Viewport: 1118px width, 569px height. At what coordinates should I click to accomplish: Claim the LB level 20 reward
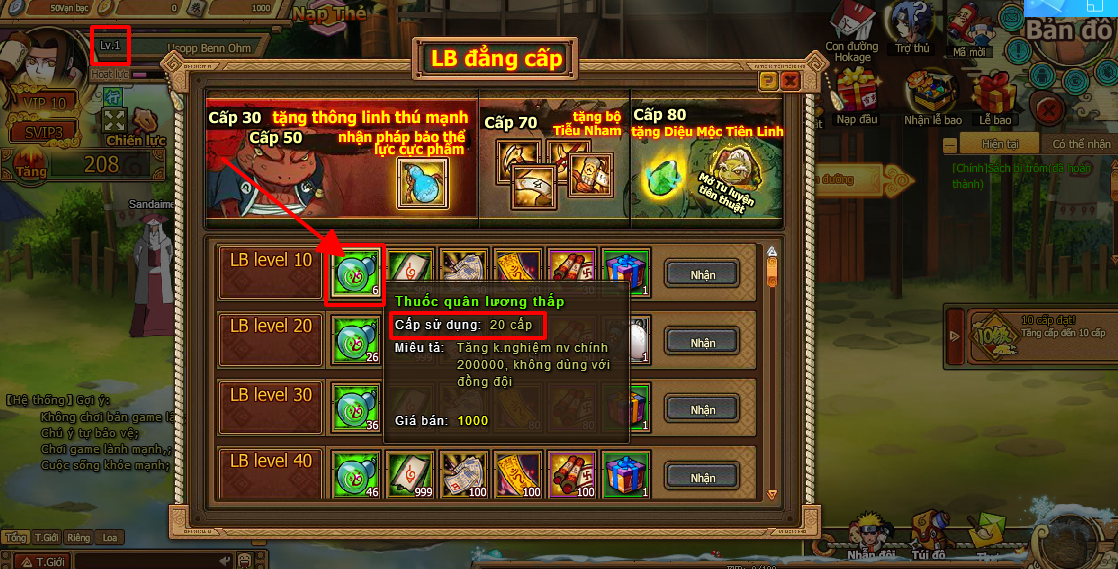click(703, 342)
